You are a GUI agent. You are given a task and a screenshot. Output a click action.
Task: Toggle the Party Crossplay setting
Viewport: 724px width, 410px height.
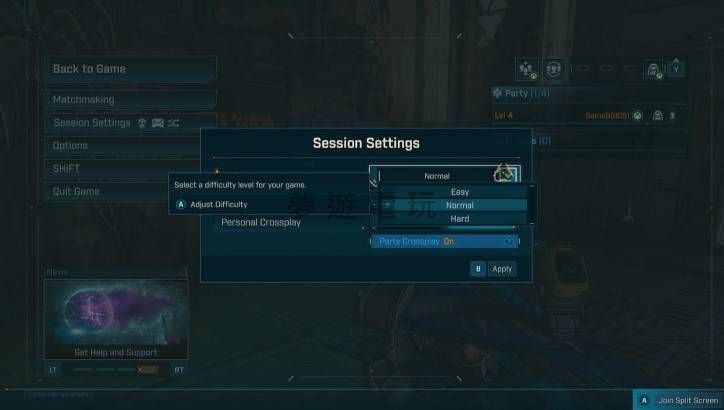click(x=446, y=241)
